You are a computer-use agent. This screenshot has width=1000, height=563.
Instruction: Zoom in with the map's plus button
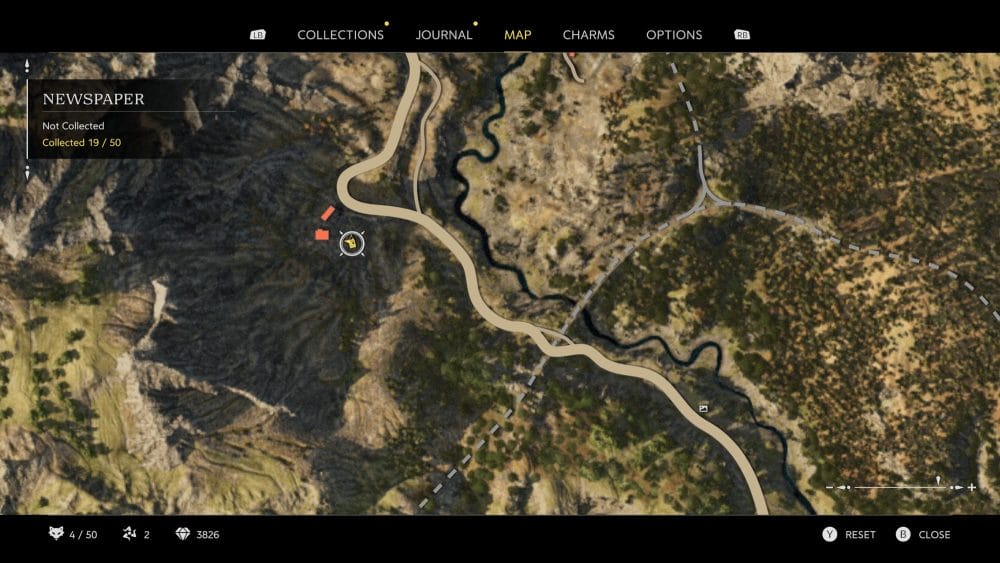tap(972, 487)
